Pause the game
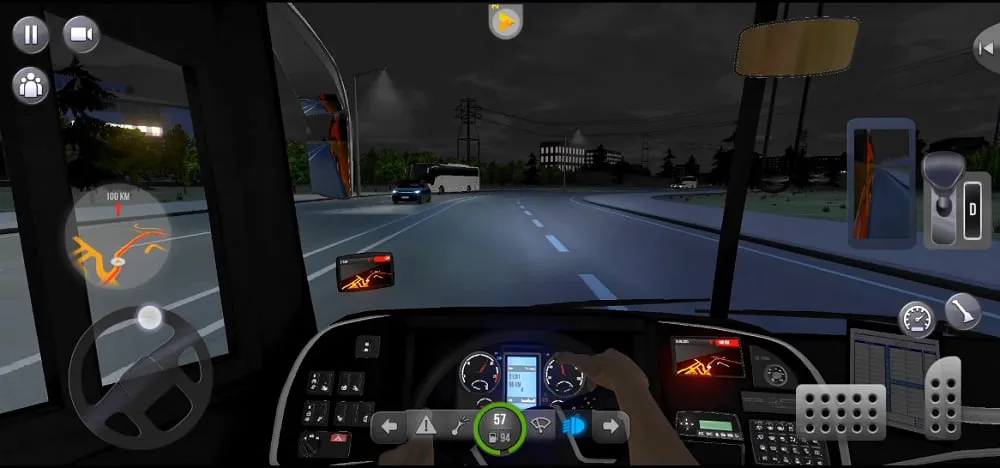This screenshot has width=1000, height=468. coord(31,35)
